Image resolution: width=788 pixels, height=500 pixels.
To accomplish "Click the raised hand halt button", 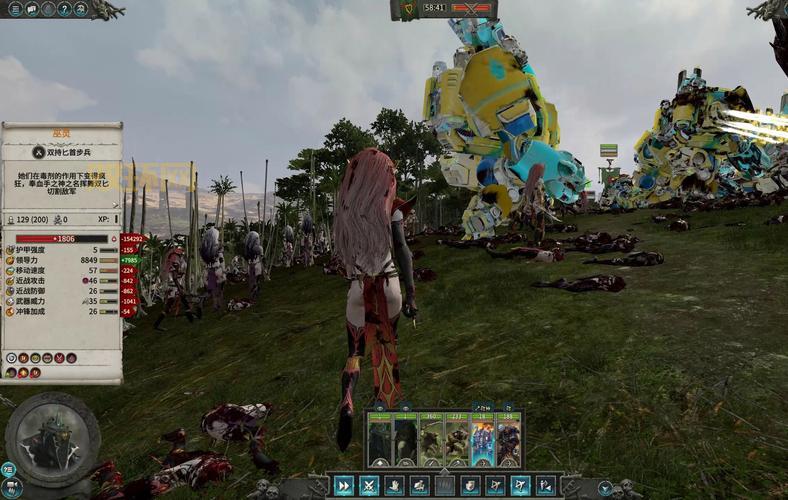I will 394,486.
